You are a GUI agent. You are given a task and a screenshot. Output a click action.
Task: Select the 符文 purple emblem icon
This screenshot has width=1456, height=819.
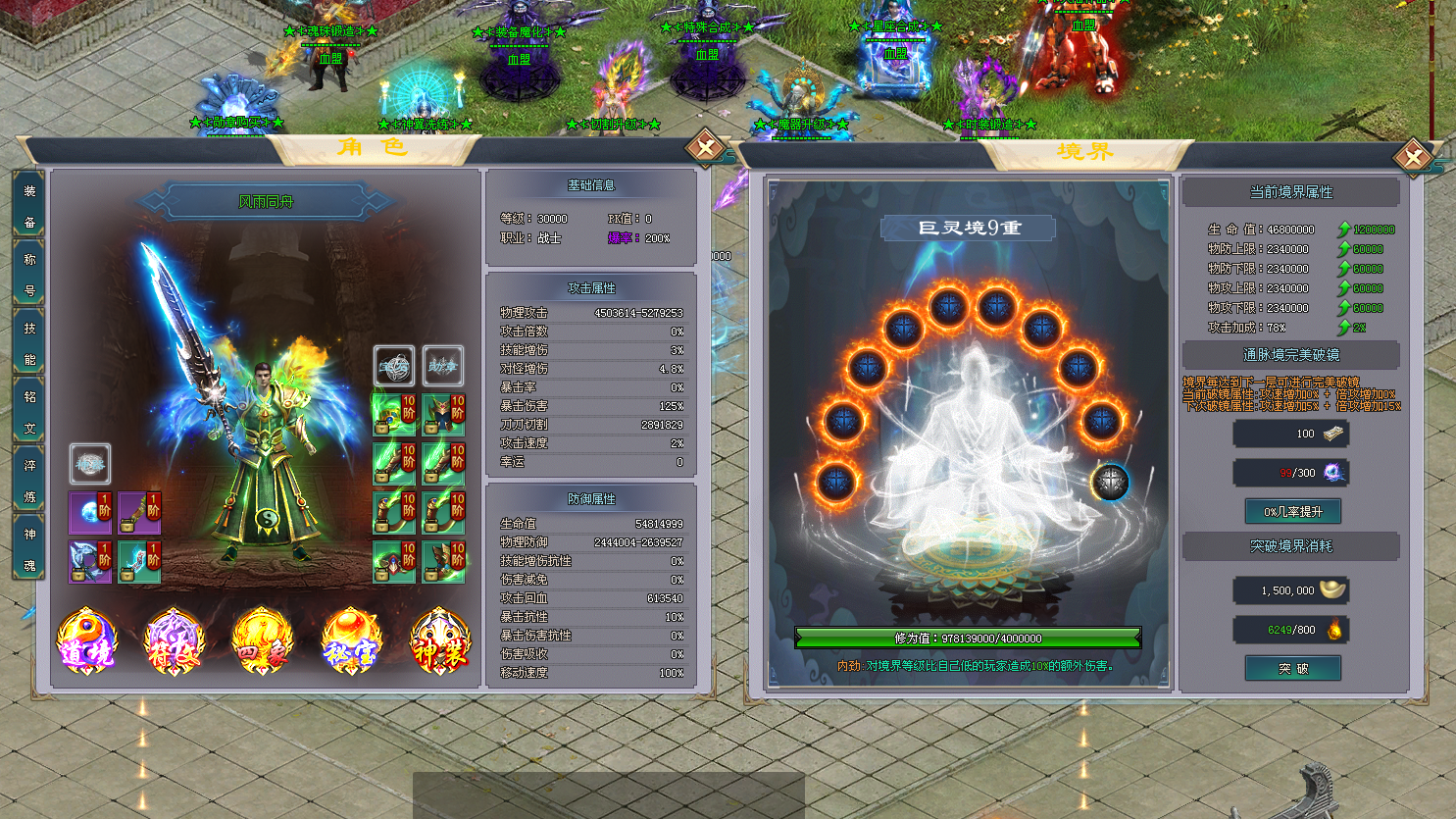(175, 641)
